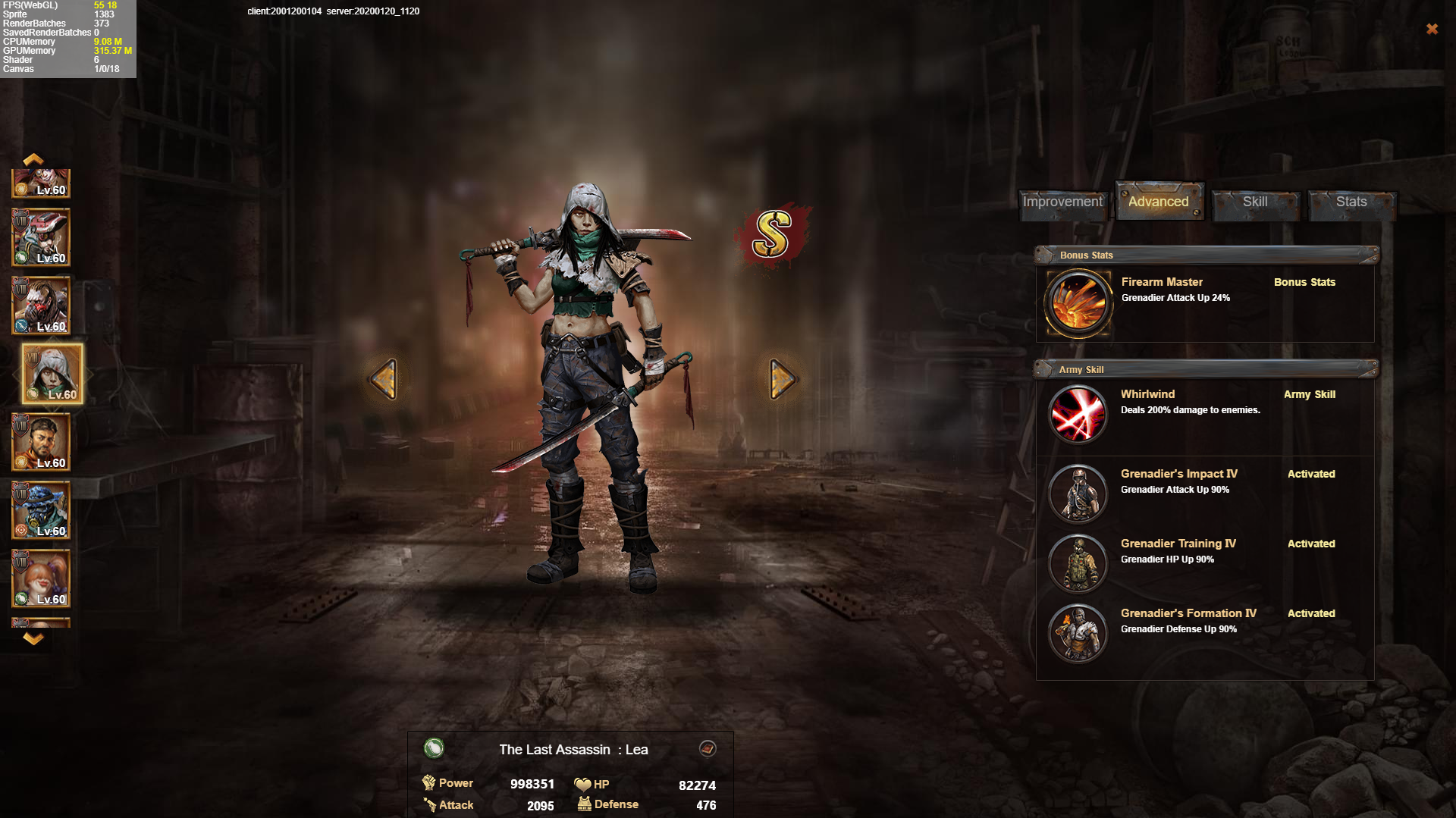Select the hooded Lea portrait in the hero list
This screenshot has width=1456, height=818.
(x=52, y=374)
